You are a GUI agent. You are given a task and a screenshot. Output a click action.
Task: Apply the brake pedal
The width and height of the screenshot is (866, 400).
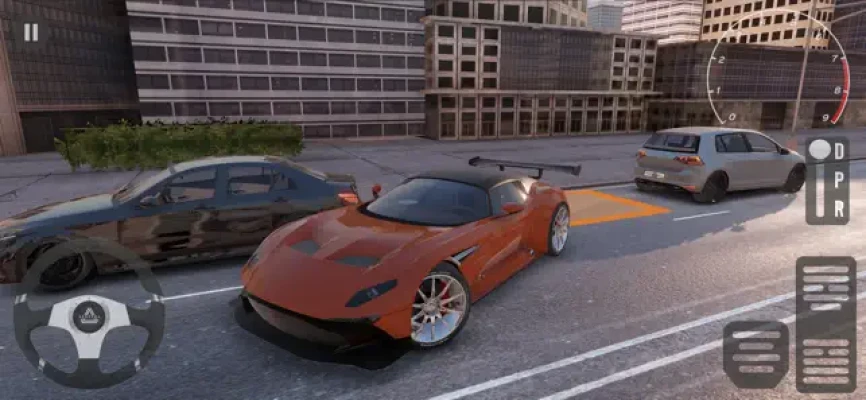click(756, 354)
